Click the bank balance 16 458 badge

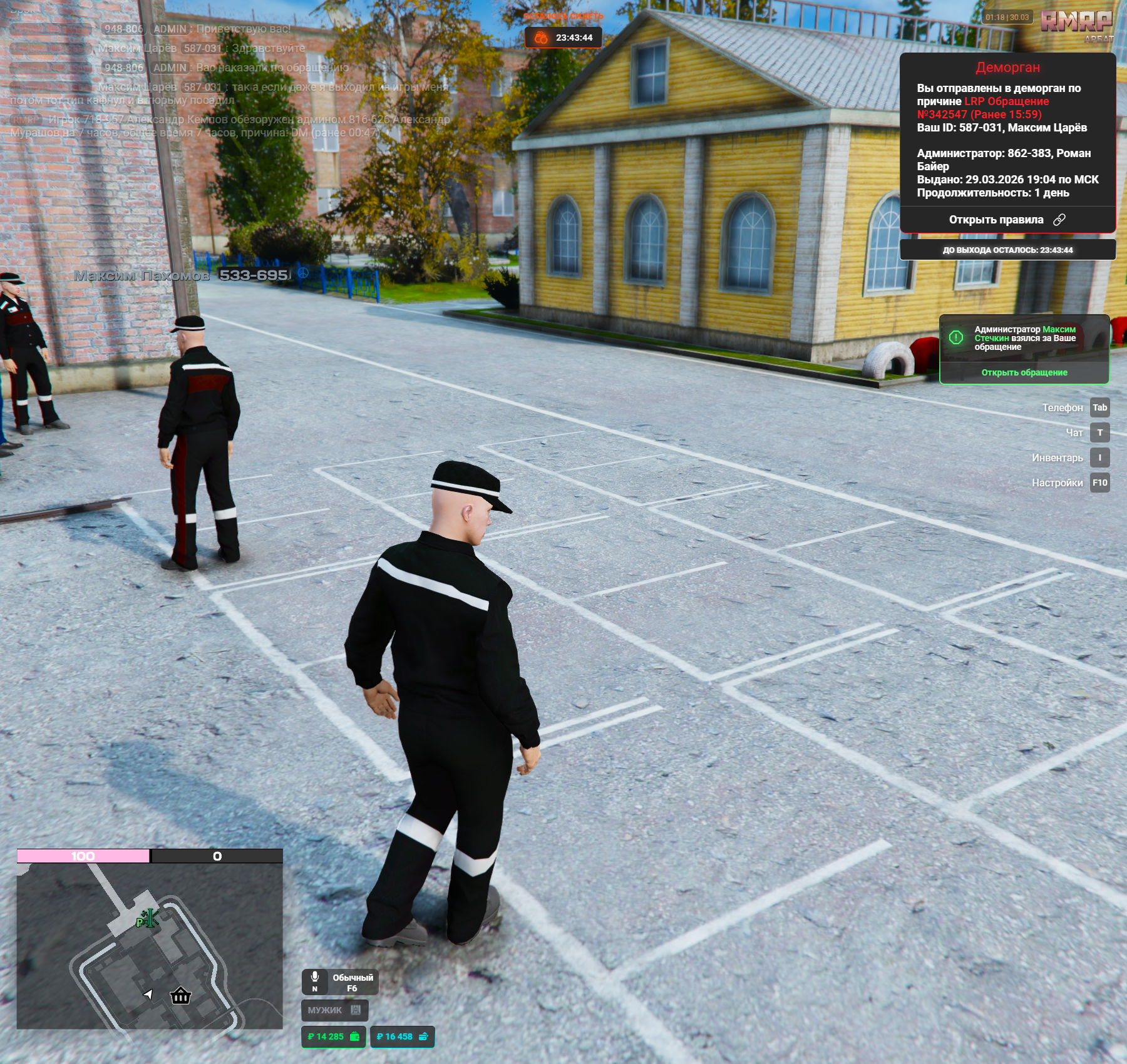point(402,1036)
